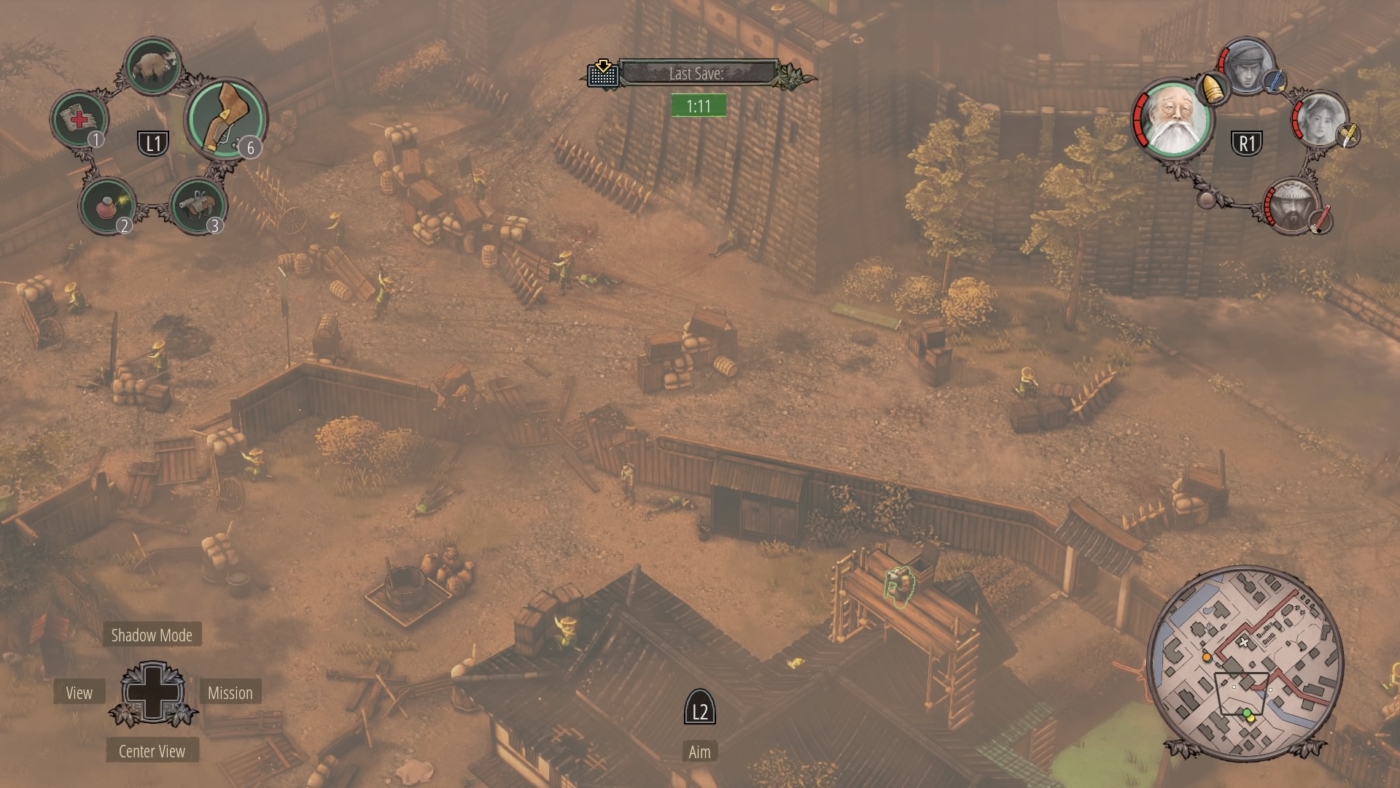1400x788 pixels.
Task: Open the View menu
Action: [x=77, y=692]
